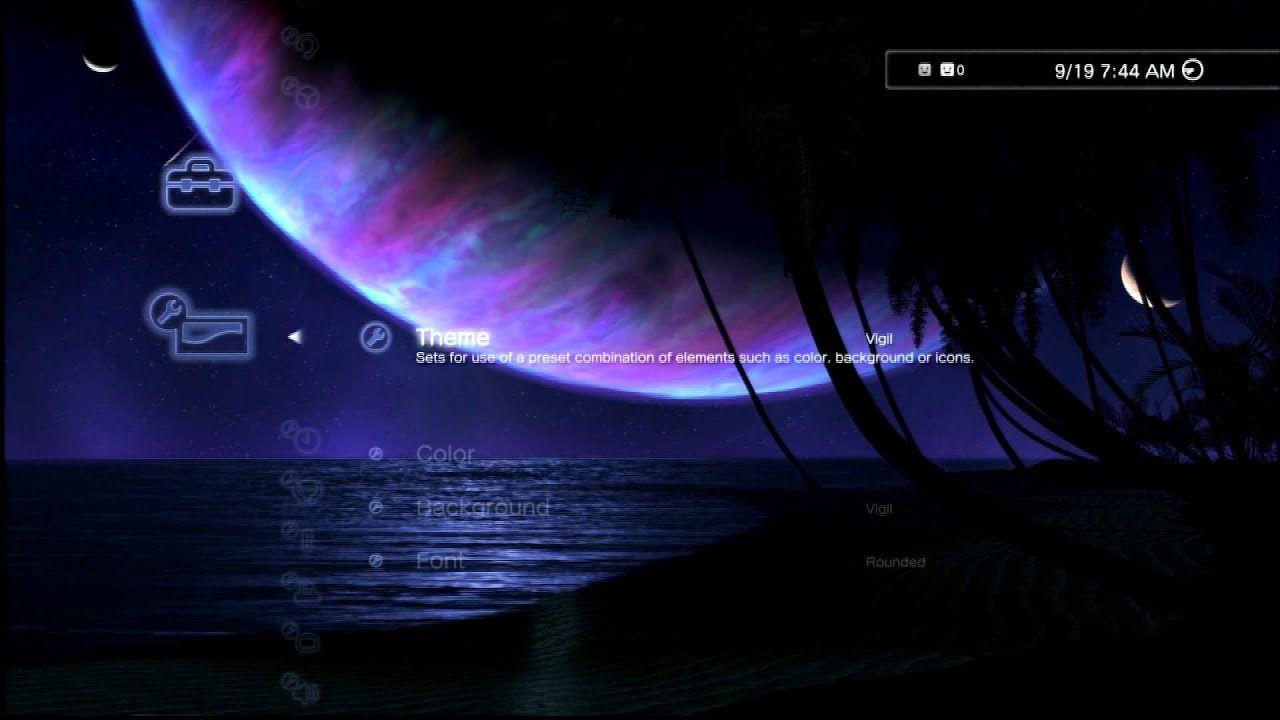Click the small wrench icon beside Color
This screenshot has width=1280, height=720.
pyautogui.click(x=376, y=454)
